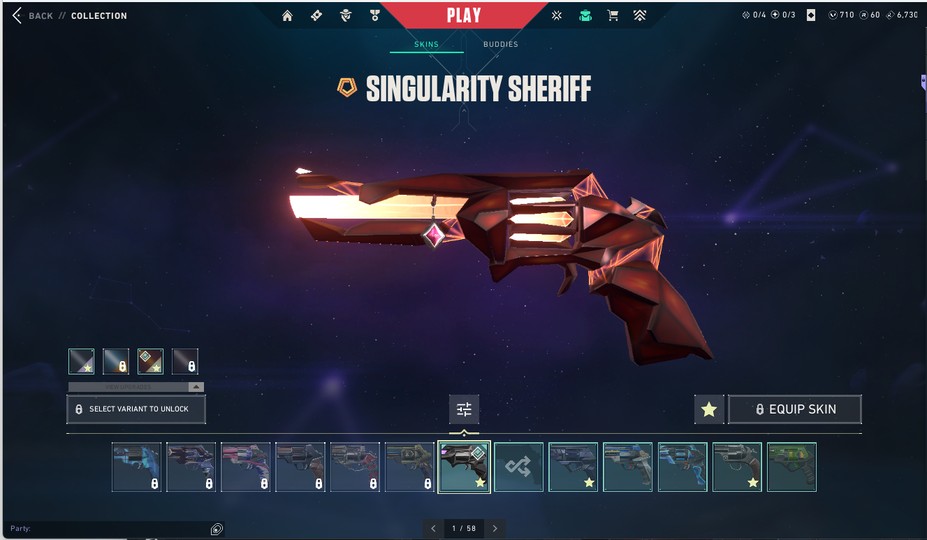Open the home icon in top navigation
Screen dimensions: 927x540
click(288, 16)
